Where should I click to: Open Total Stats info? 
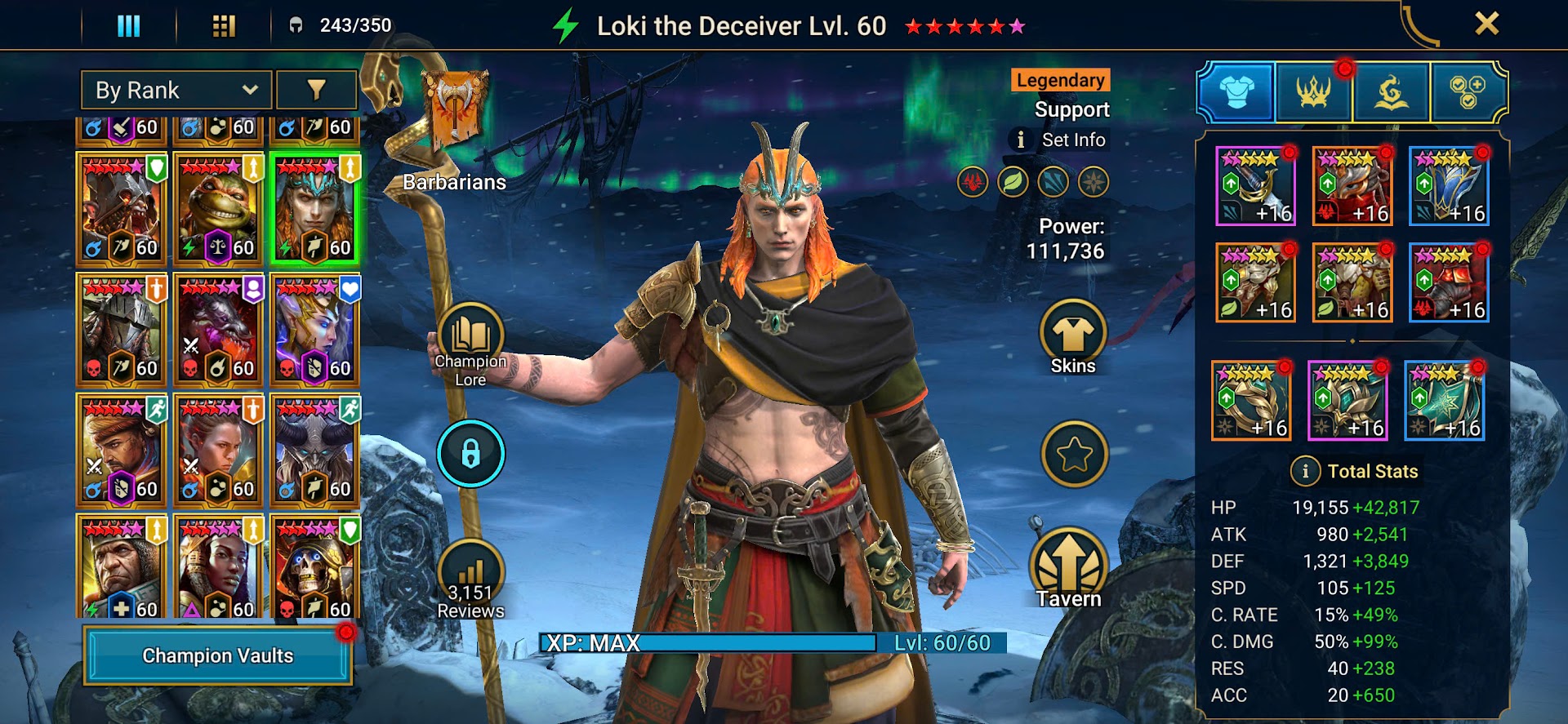click(x=1305, y=471)
